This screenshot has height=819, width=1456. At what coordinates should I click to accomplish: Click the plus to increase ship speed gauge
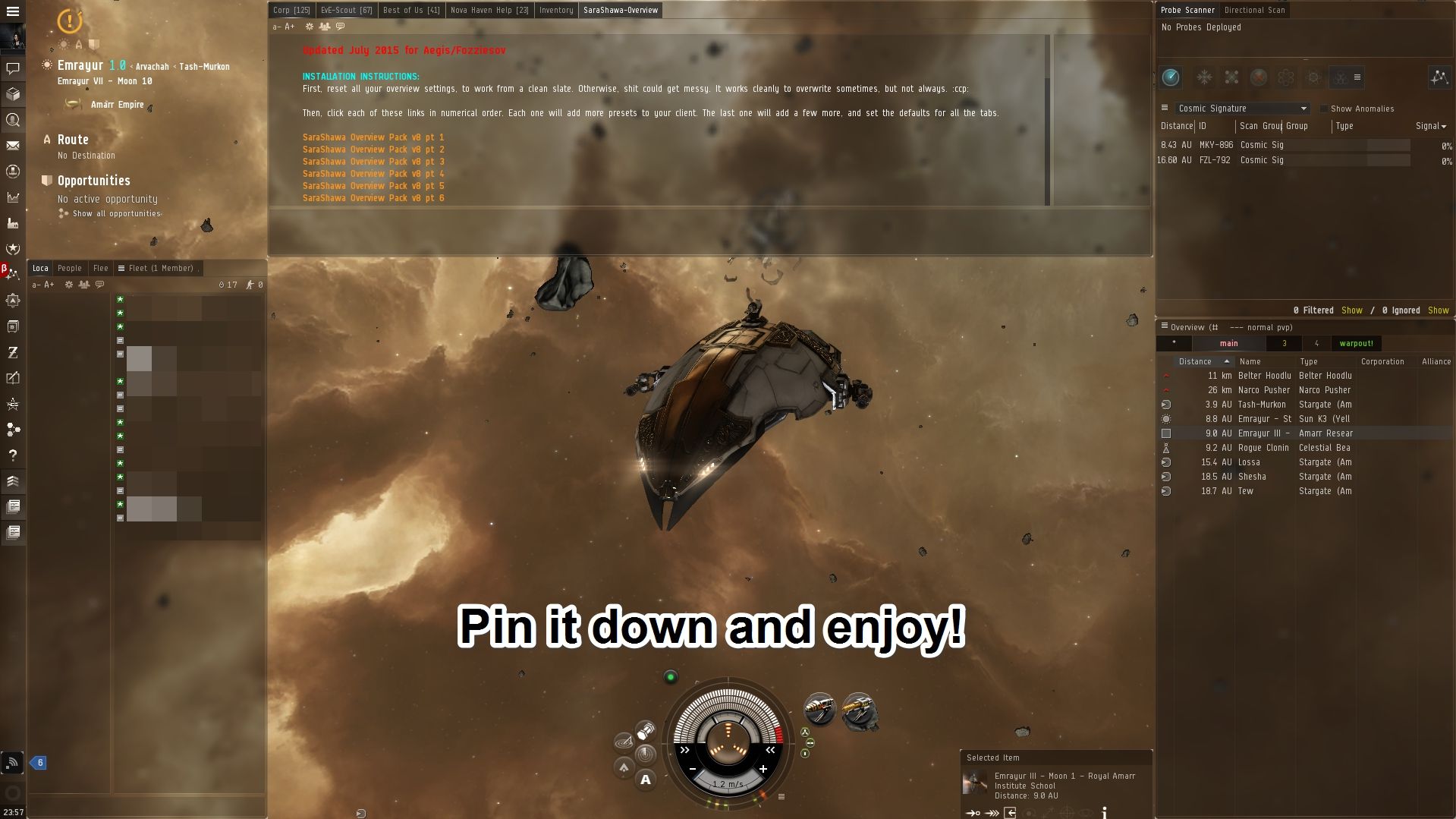[x=764, y=769]
